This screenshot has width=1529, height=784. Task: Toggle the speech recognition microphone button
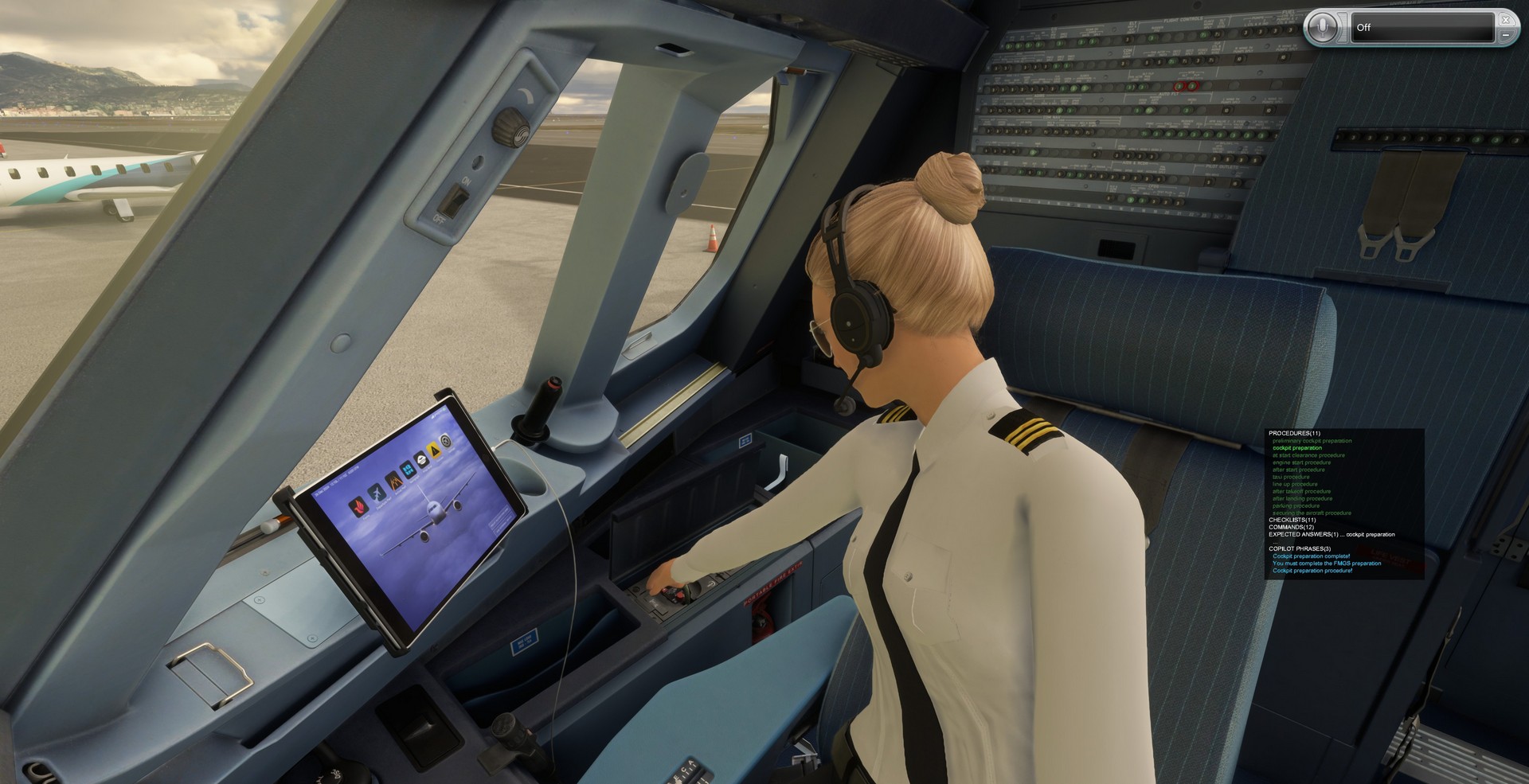(1324, 27)
